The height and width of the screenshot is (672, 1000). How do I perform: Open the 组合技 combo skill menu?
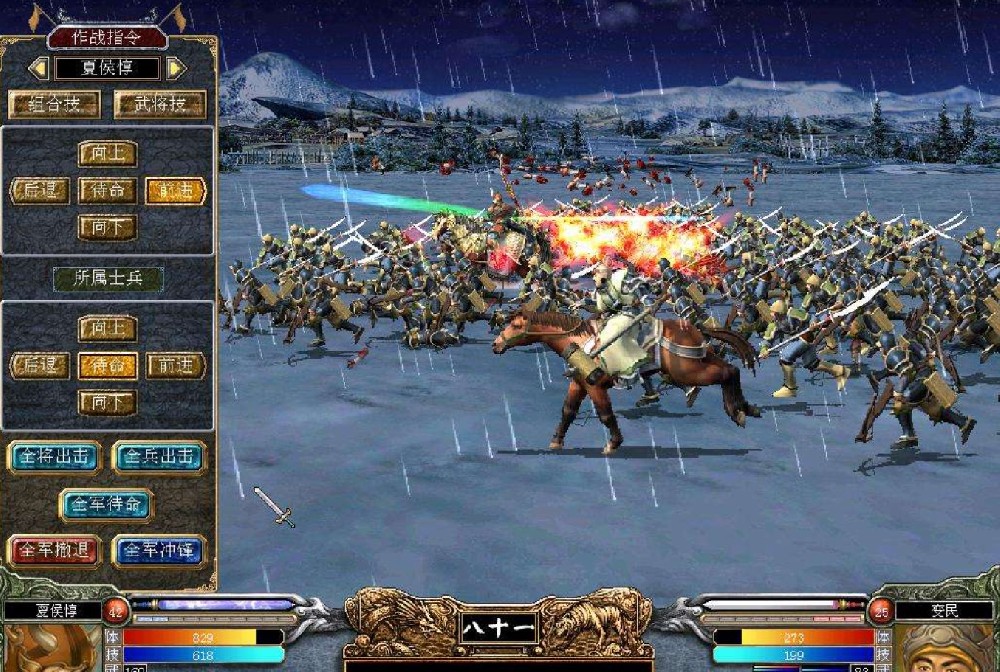55,104
